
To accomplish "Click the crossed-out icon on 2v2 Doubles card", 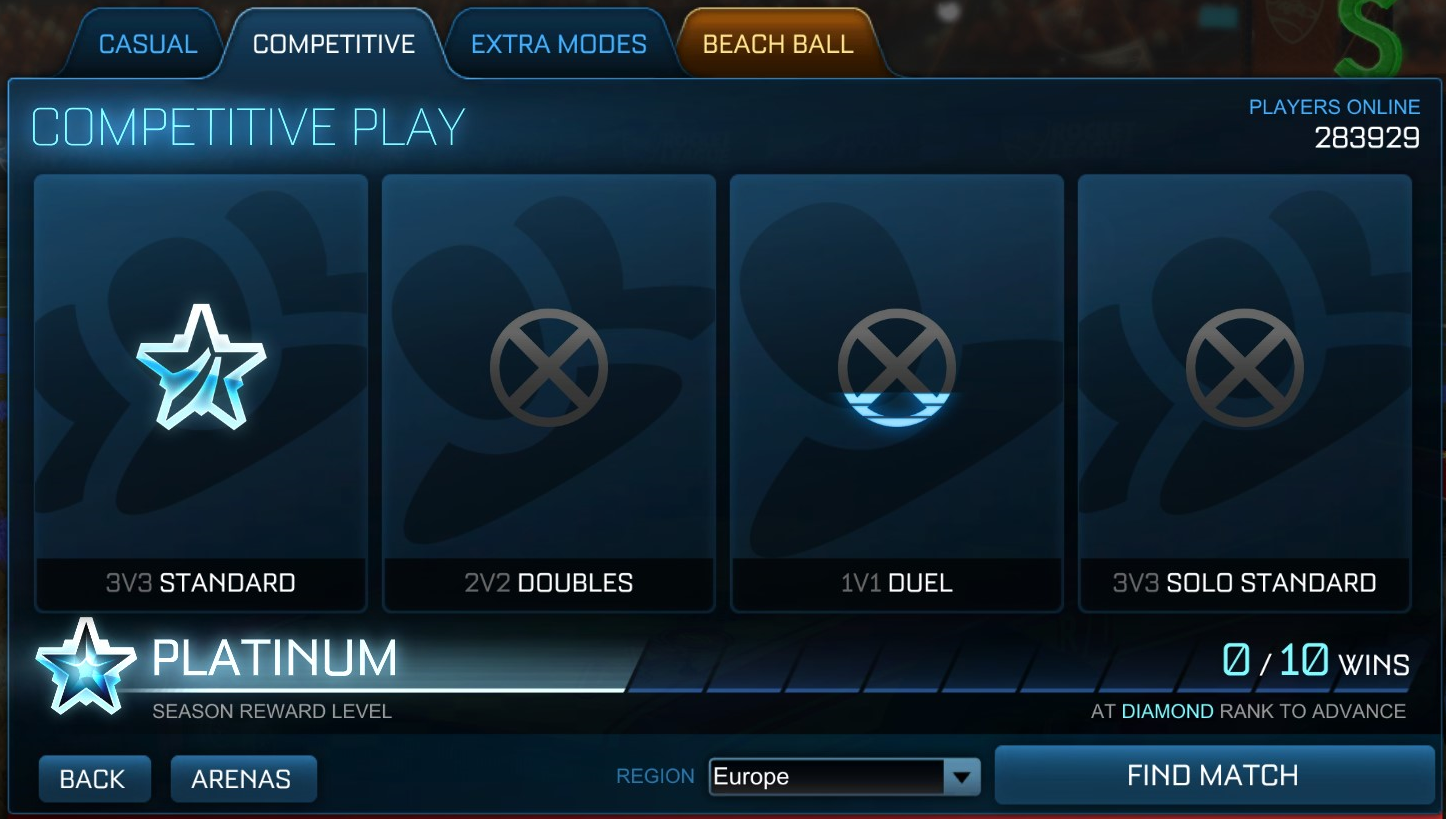I will (548, 365).
